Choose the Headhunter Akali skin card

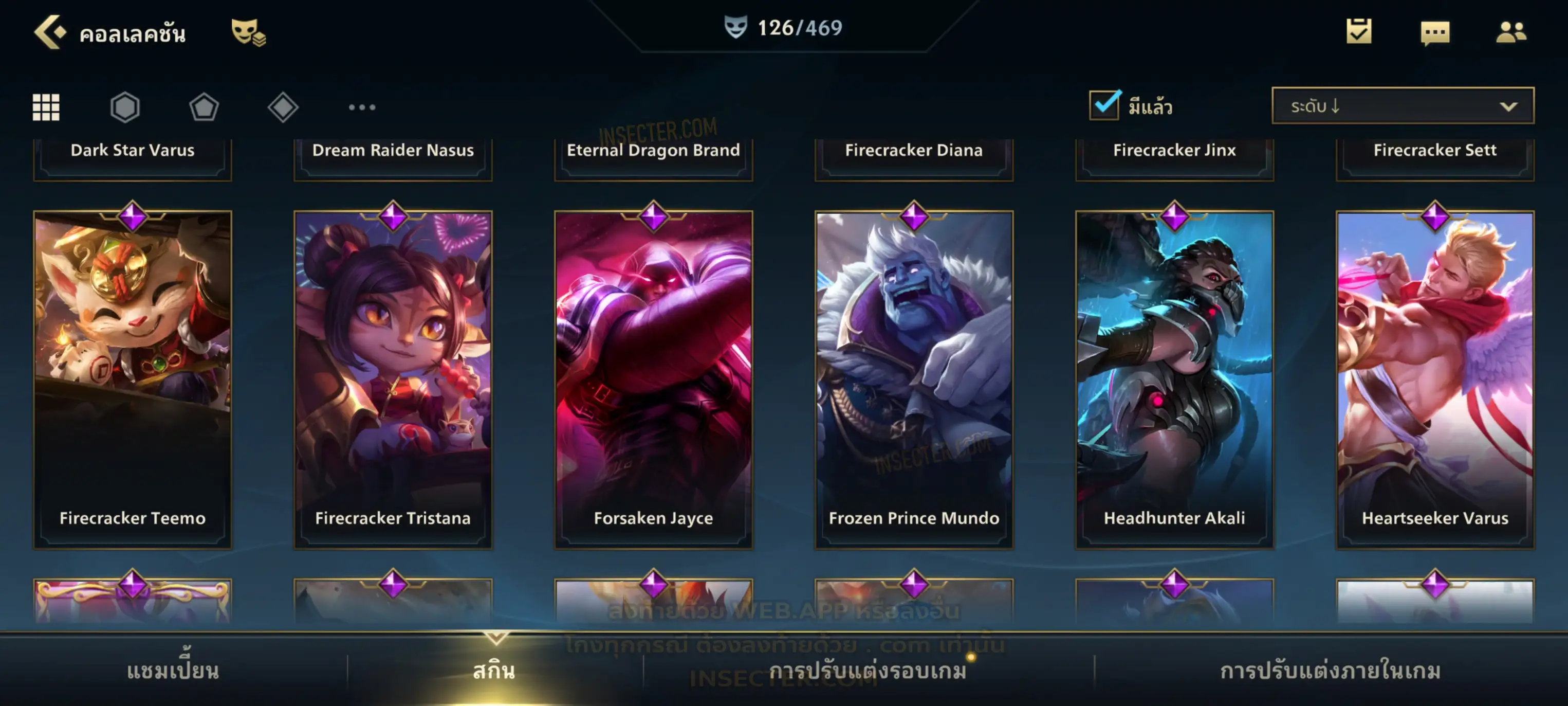(x=1174, y=379)
